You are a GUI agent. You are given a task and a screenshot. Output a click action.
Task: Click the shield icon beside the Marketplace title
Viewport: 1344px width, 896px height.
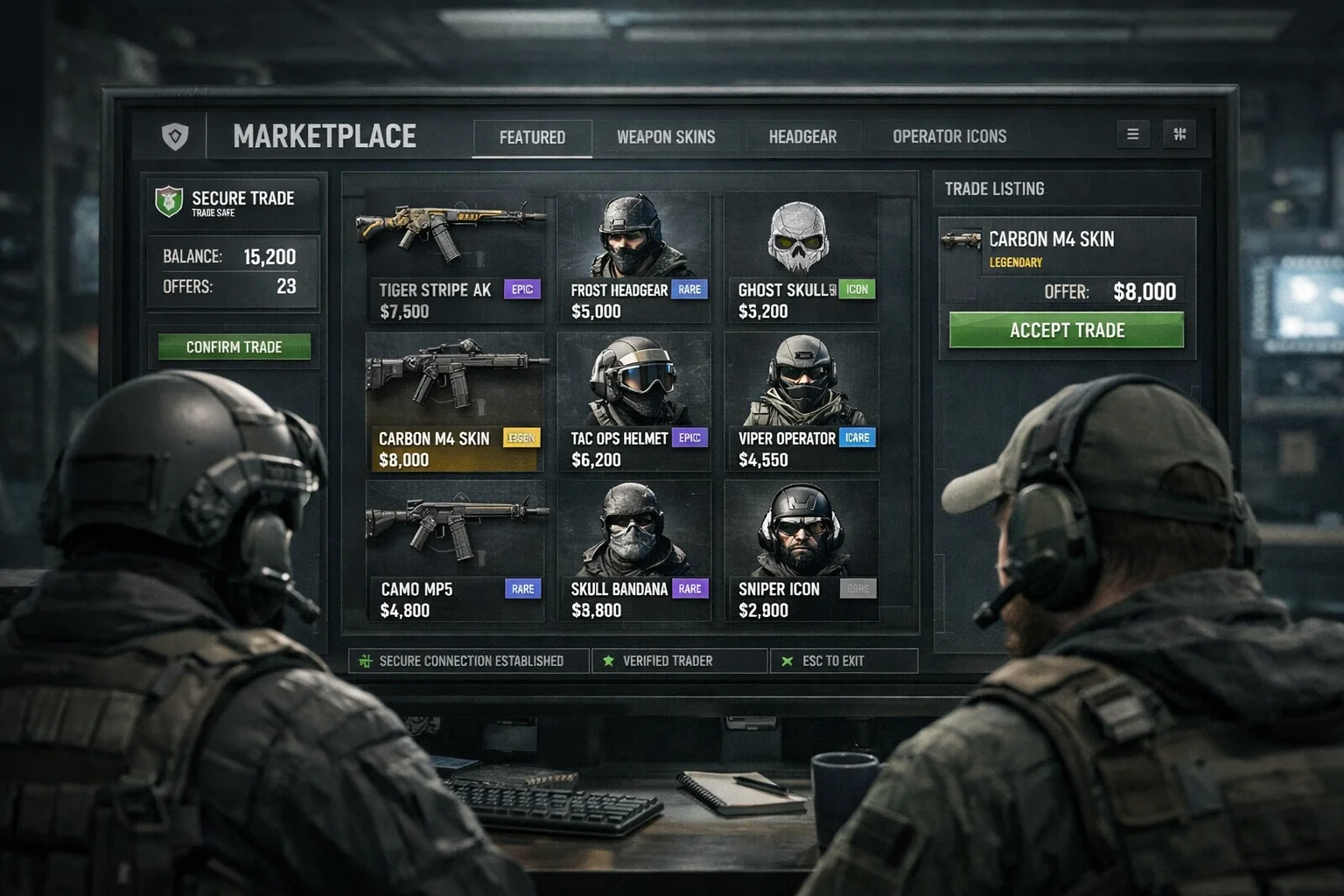click(174, 136)
